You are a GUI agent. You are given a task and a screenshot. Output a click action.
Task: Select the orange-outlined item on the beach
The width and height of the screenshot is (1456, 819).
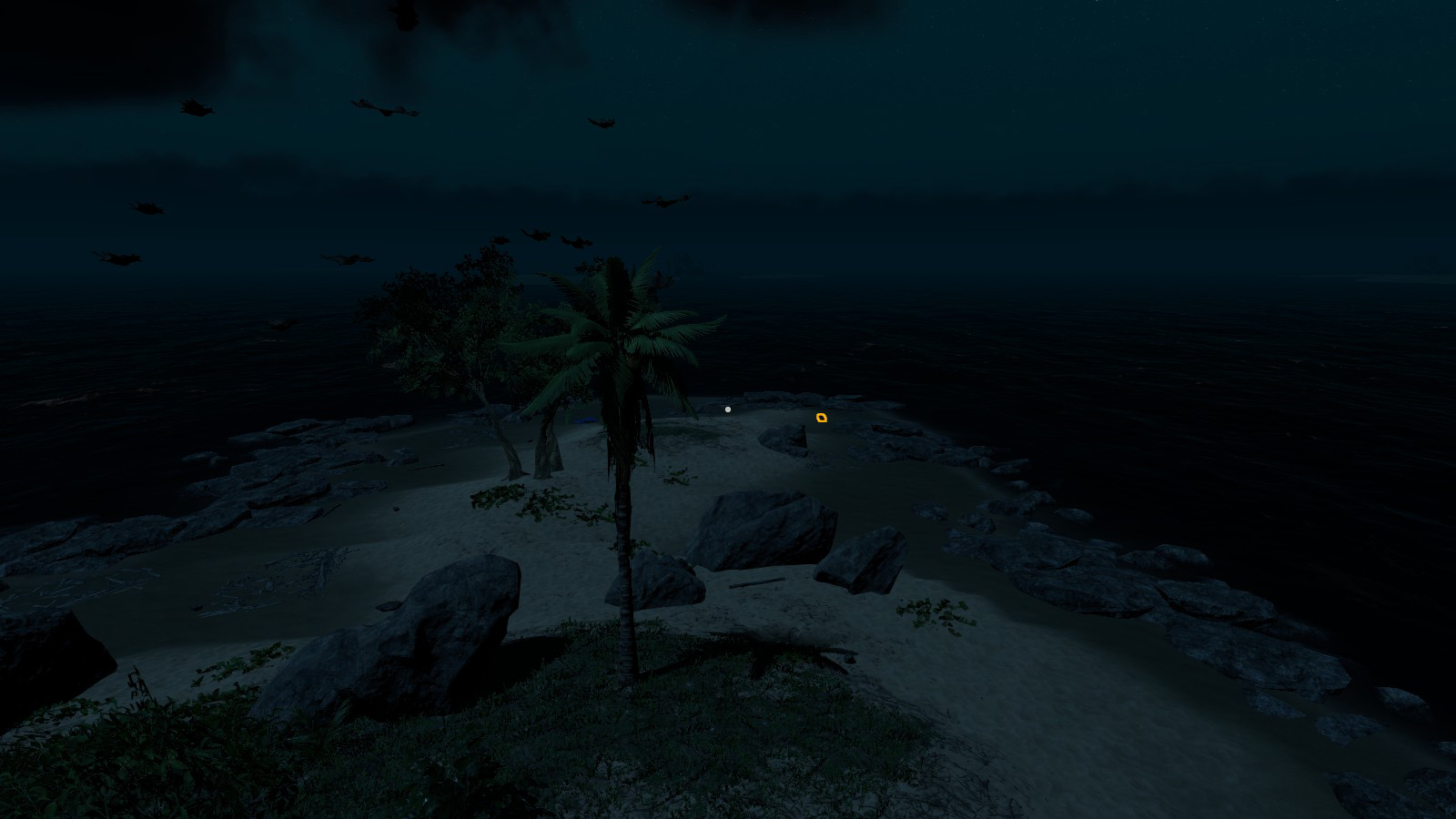[822, 418]
